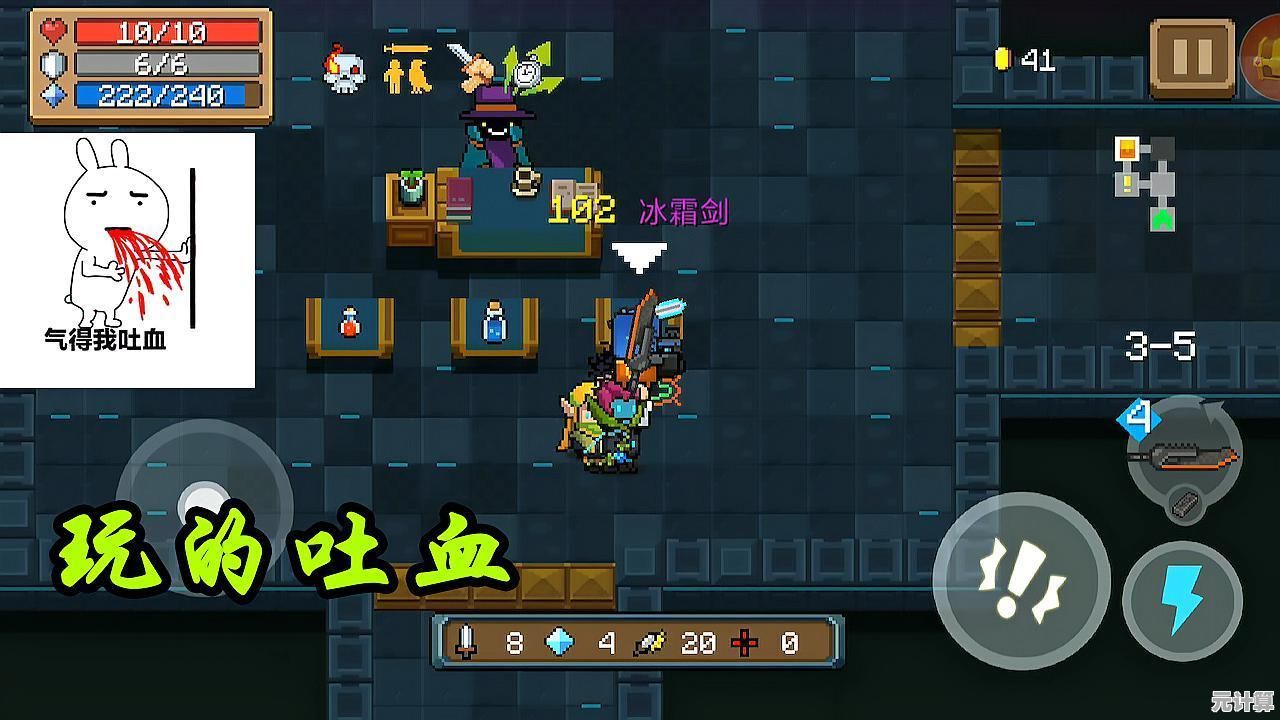
Task: Switch weapon using the weapon swap button
Action: (1185, 457)
